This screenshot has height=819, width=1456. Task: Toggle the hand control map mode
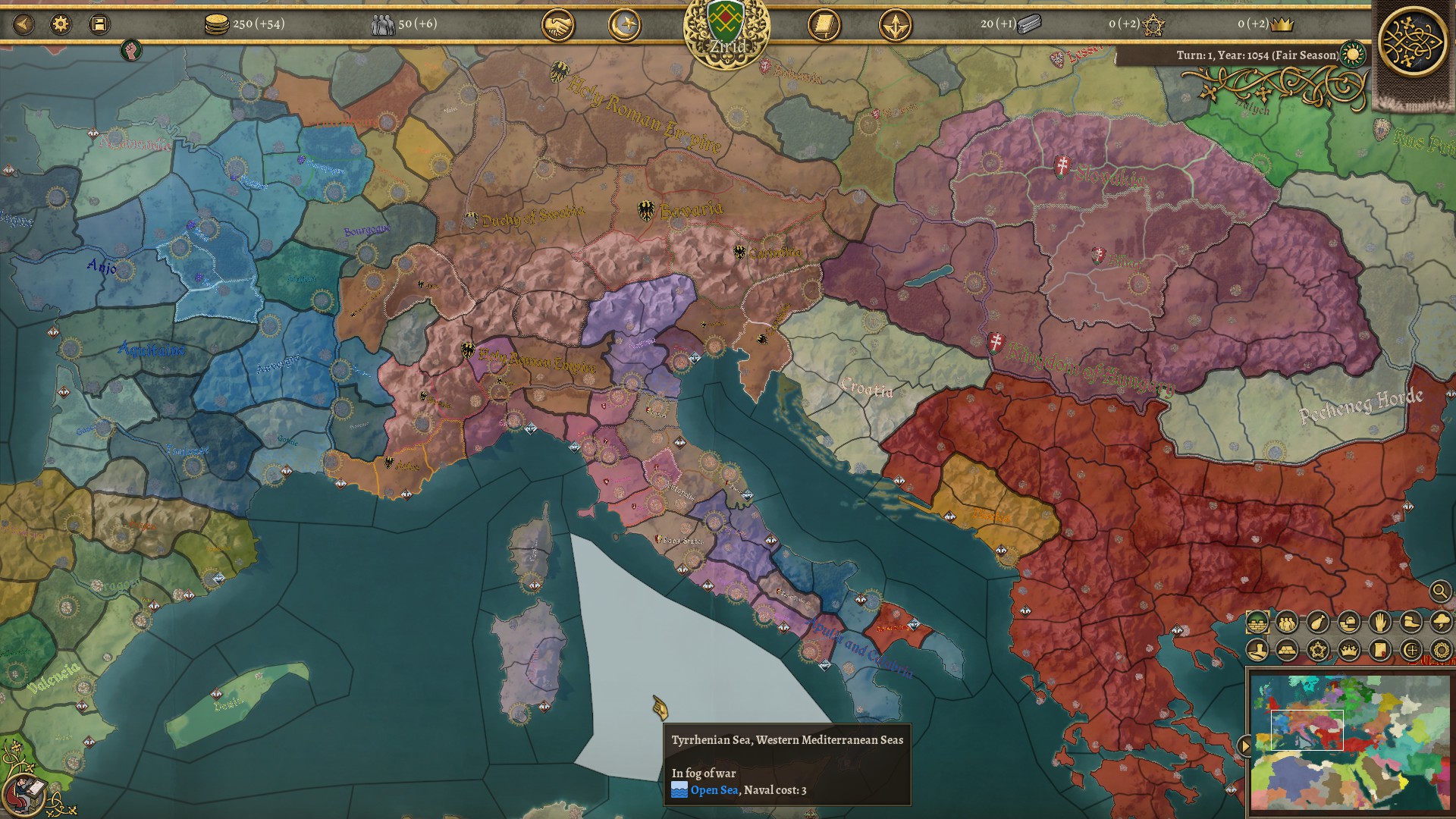(x=1379, y=623)
